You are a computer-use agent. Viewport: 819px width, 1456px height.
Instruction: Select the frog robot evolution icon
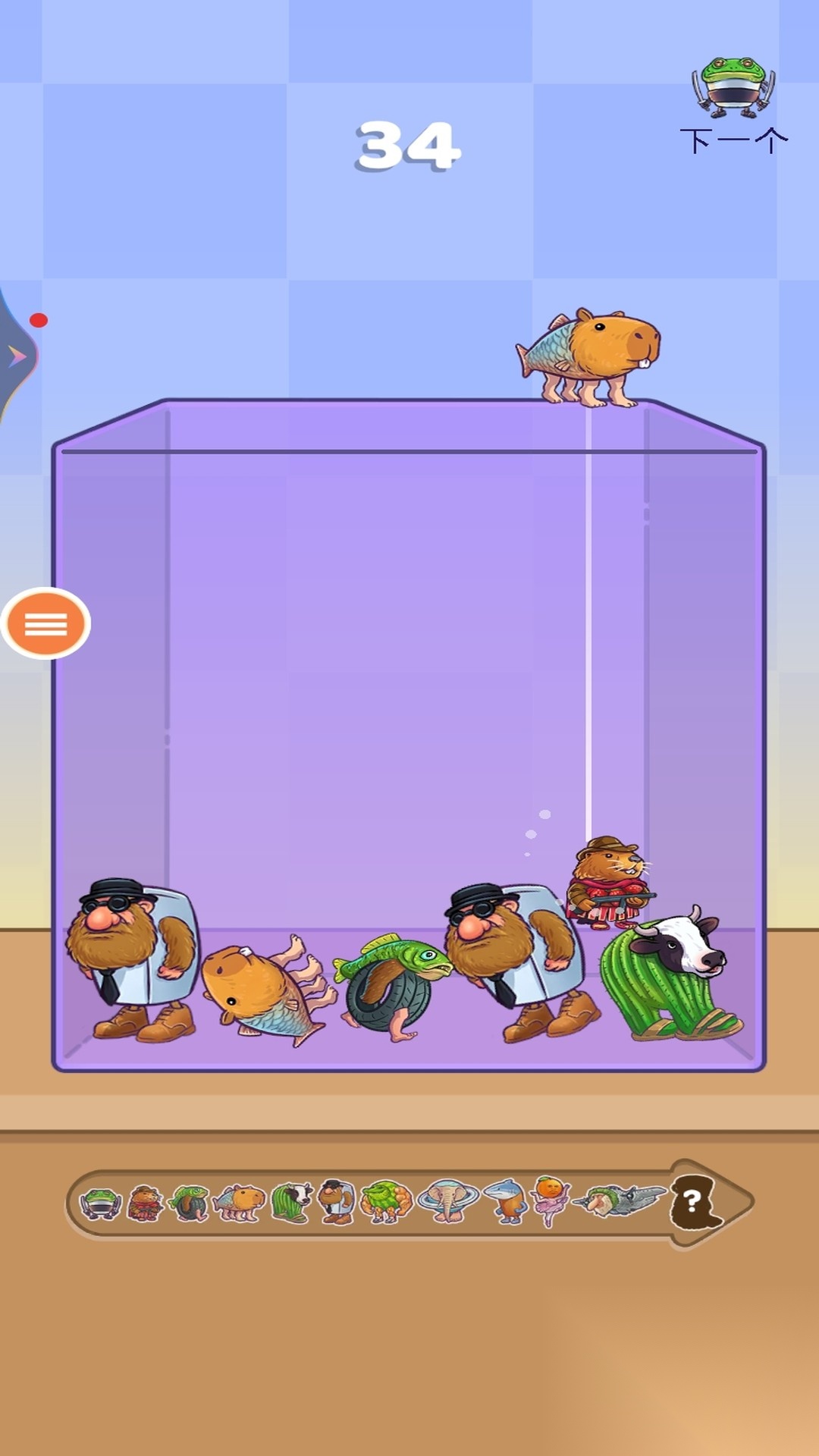(101, 1203)
